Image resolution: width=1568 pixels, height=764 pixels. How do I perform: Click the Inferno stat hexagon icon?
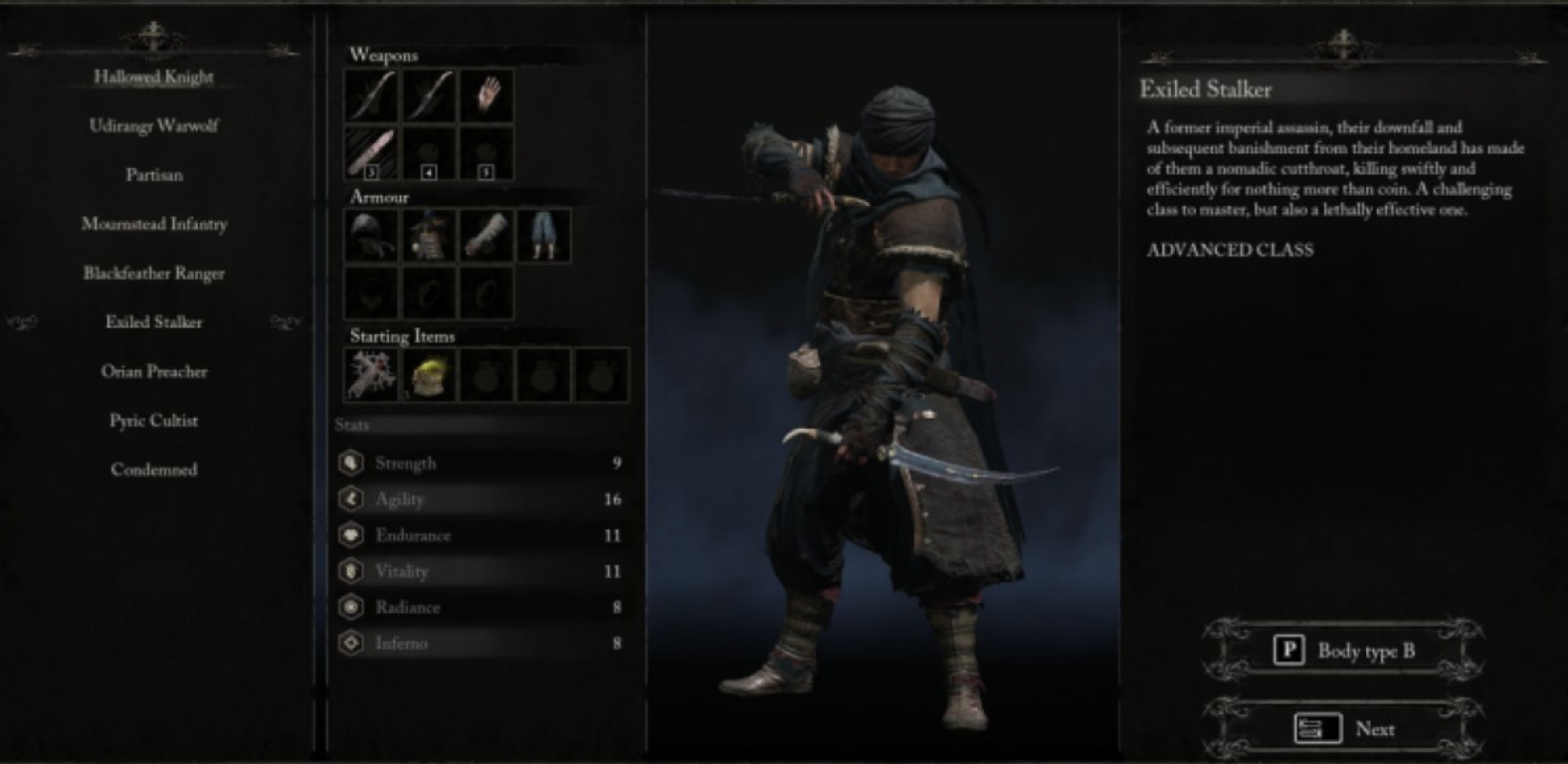[350, 643]
